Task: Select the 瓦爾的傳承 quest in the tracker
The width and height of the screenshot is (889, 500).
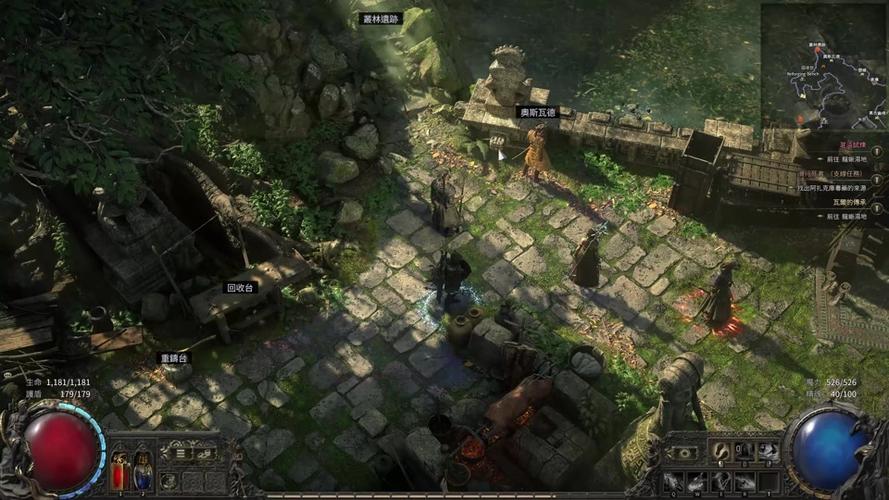Action: coord(853,201)
